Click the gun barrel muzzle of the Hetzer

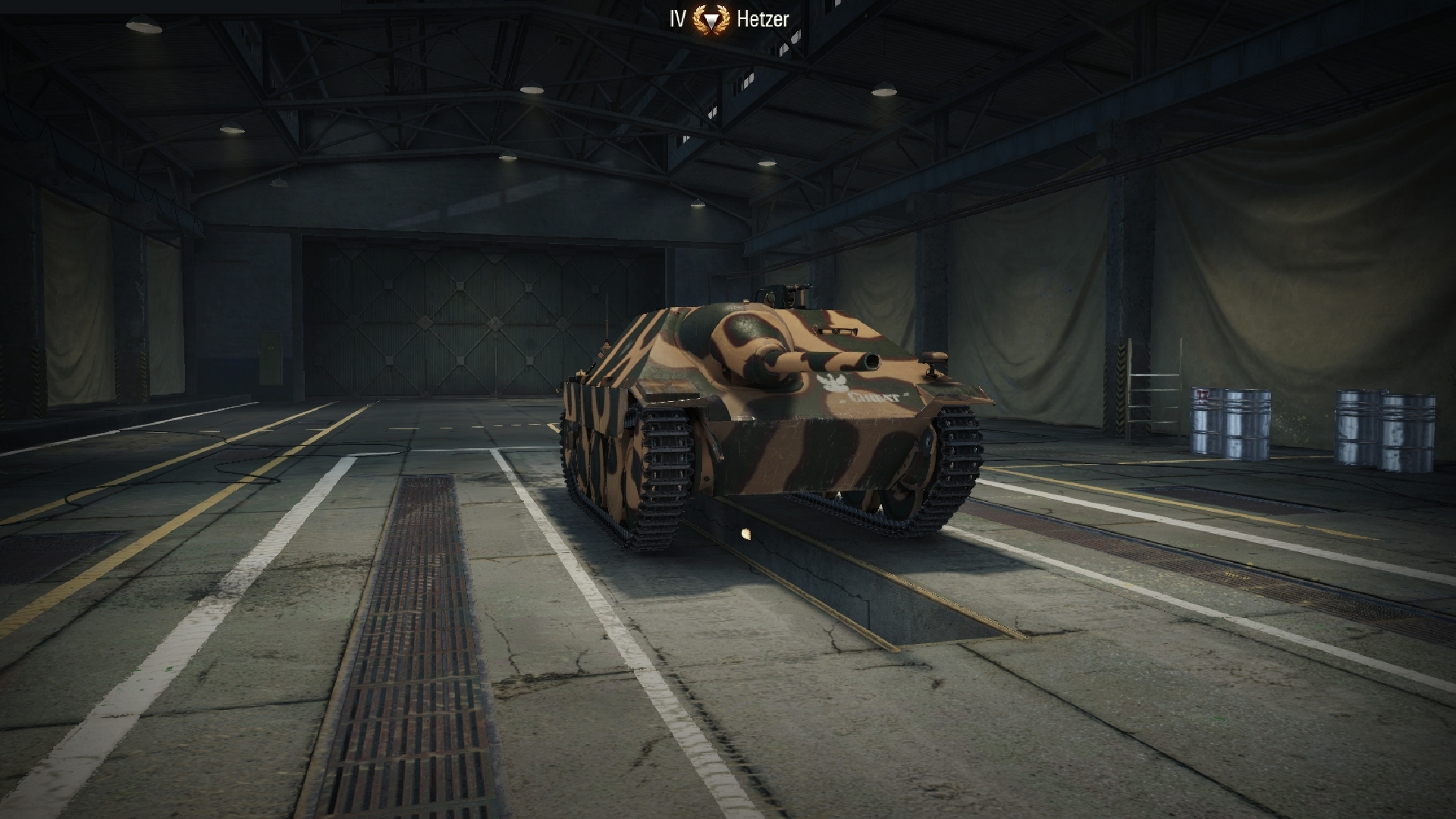click(x=871, y=362)
